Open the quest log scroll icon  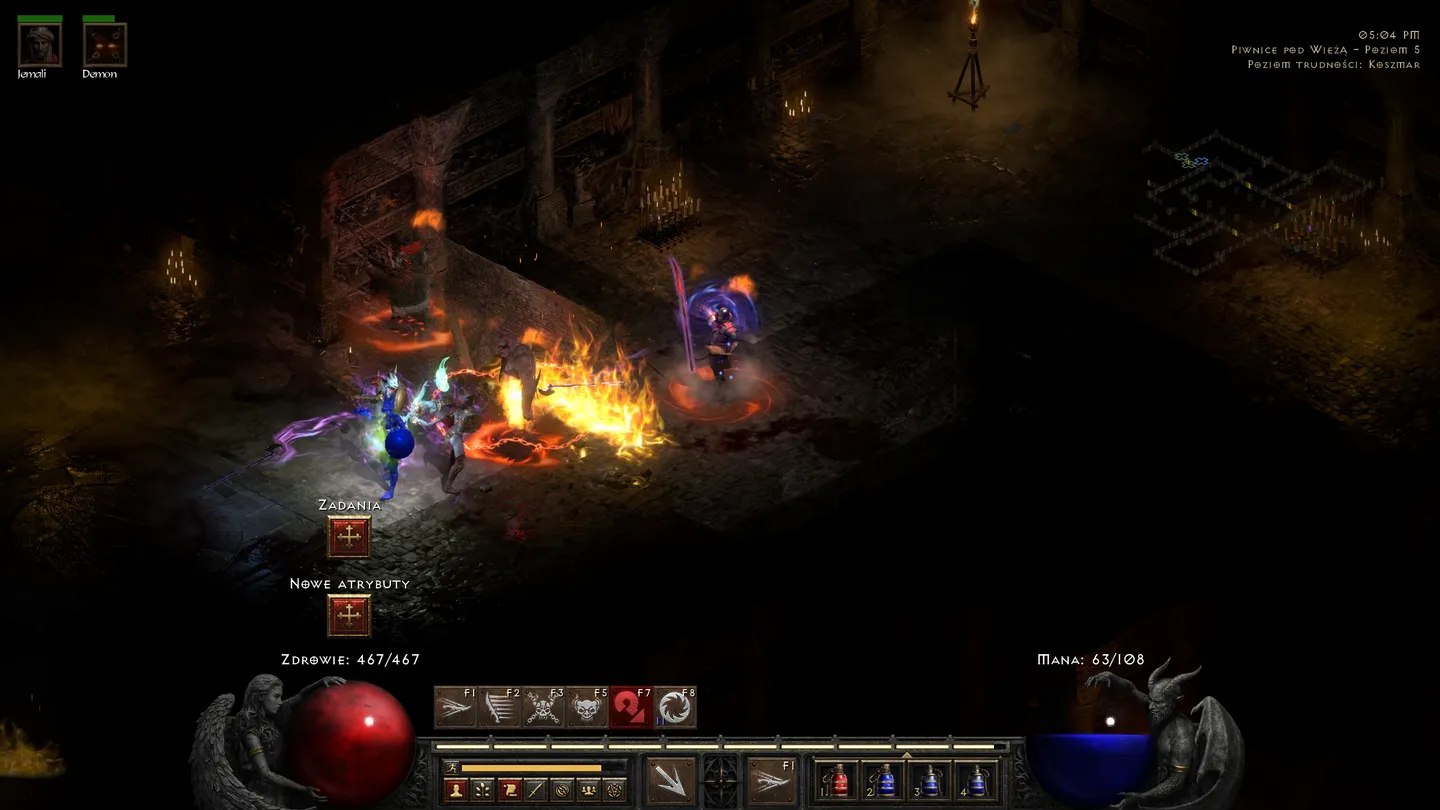tap(509, 790)
